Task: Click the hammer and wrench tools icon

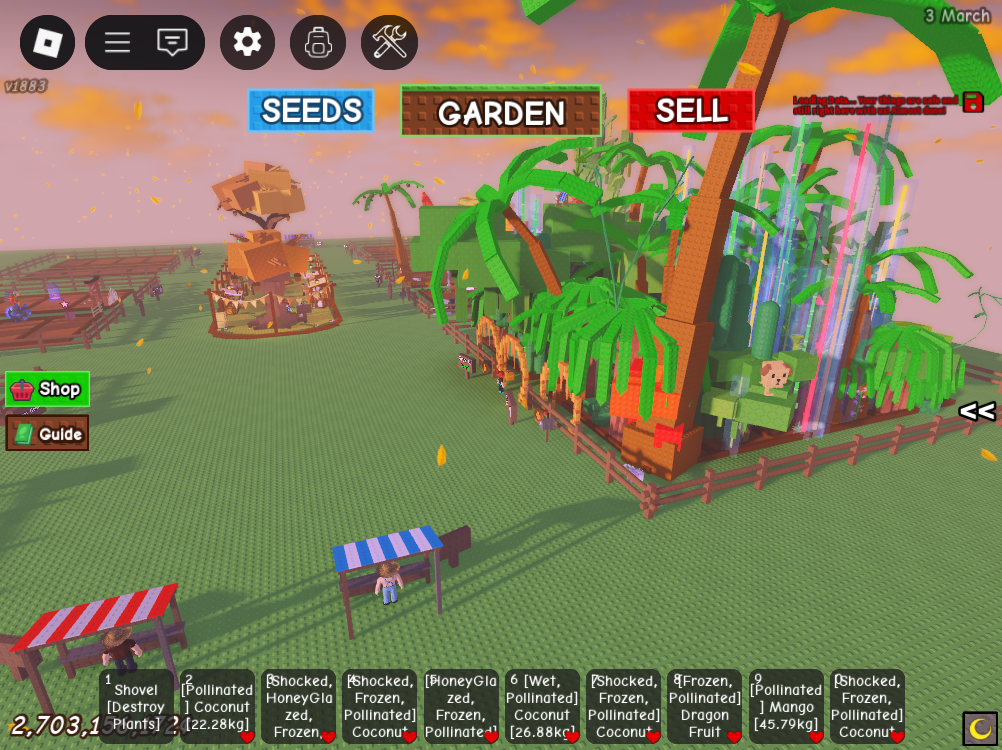Action: point(389,42)
